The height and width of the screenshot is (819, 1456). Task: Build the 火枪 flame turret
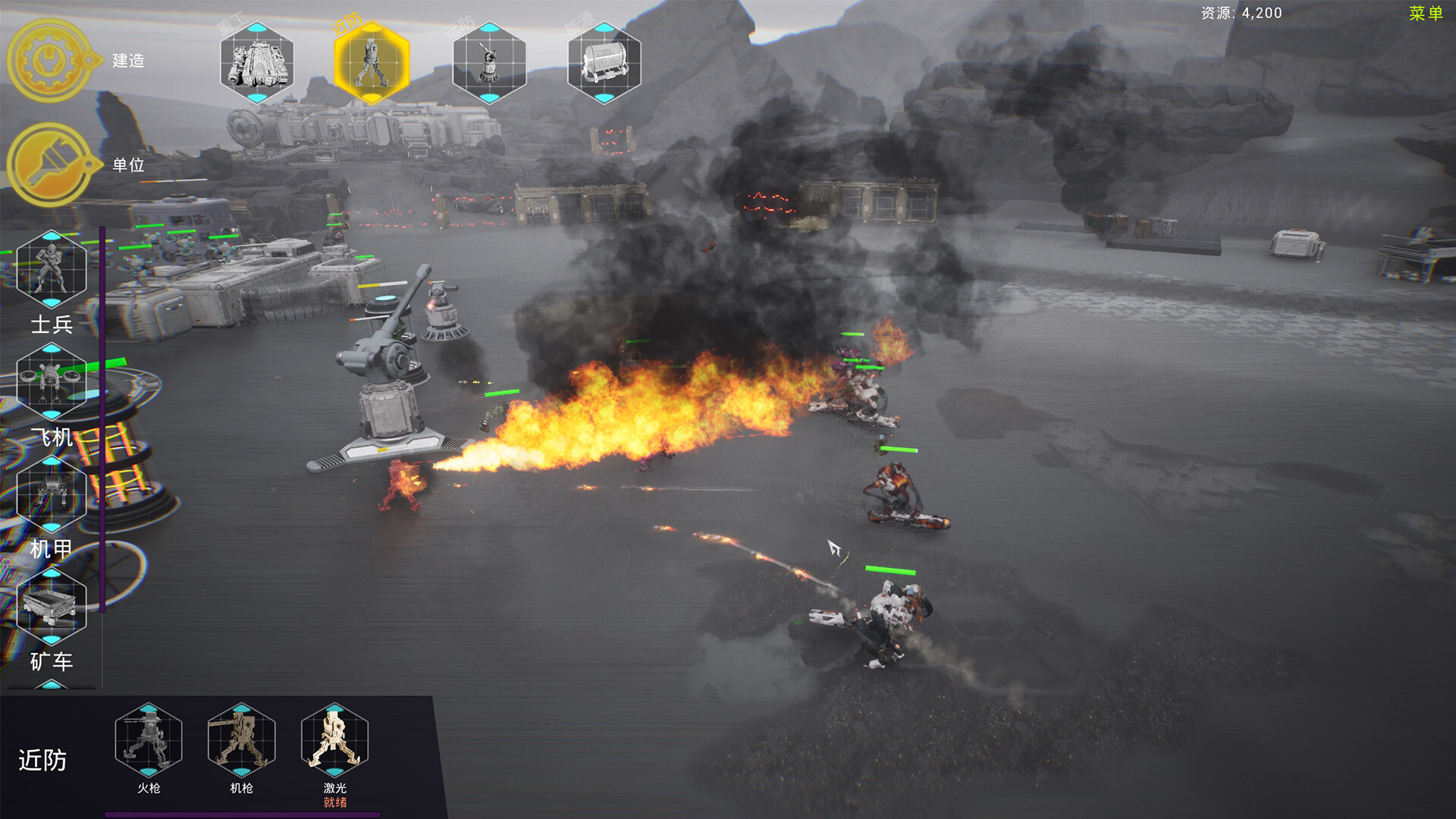point(149,739)
